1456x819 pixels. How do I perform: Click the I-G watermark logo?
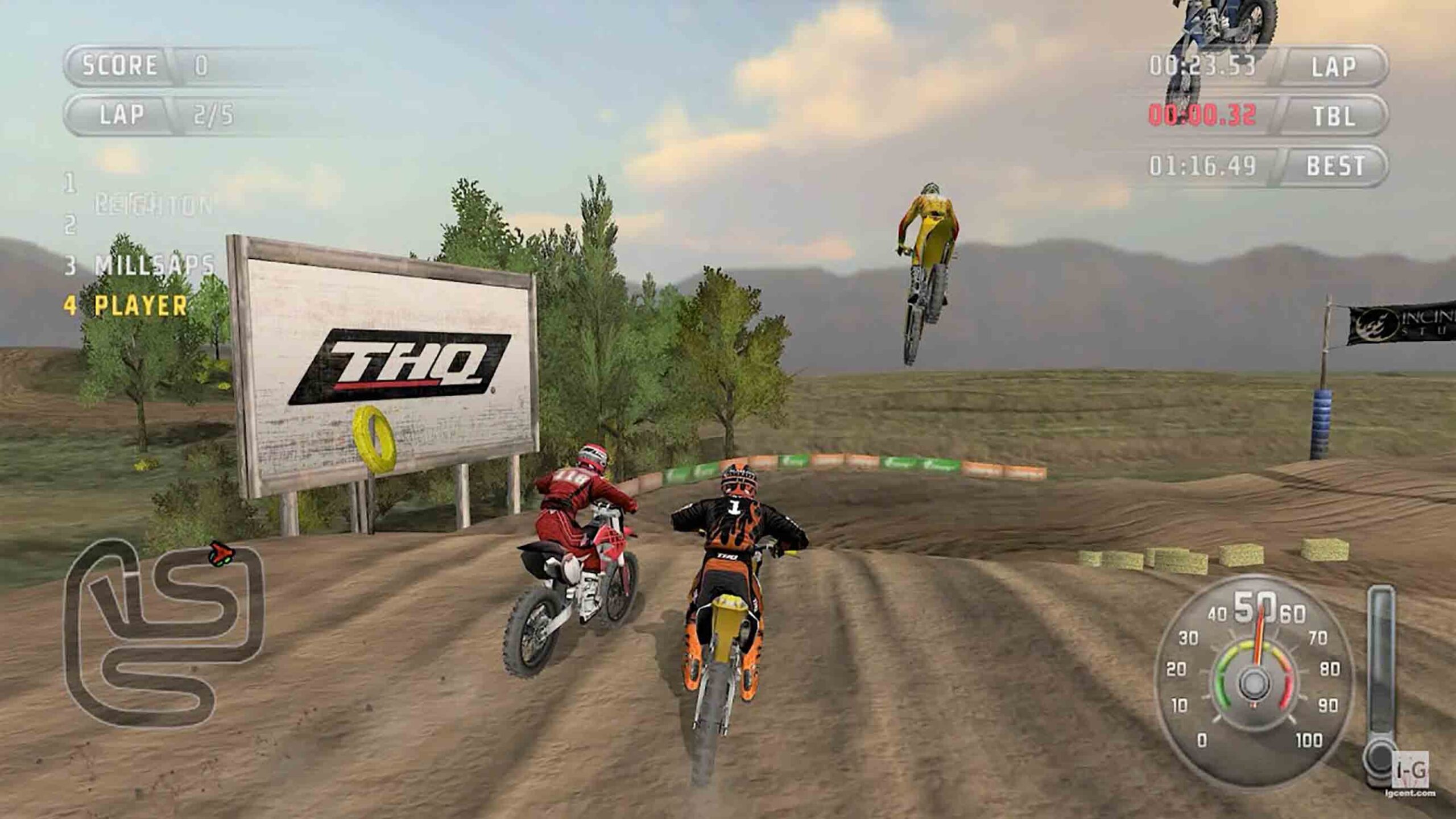click(x=1411, y=770)
